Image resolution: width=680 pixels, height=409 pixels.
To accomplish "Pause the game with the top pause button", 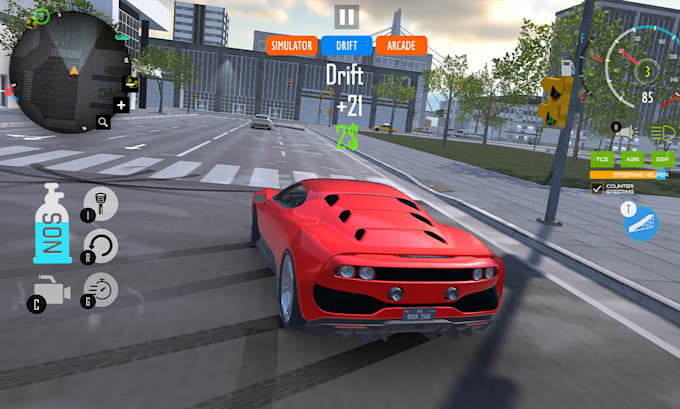I will 346,16.
